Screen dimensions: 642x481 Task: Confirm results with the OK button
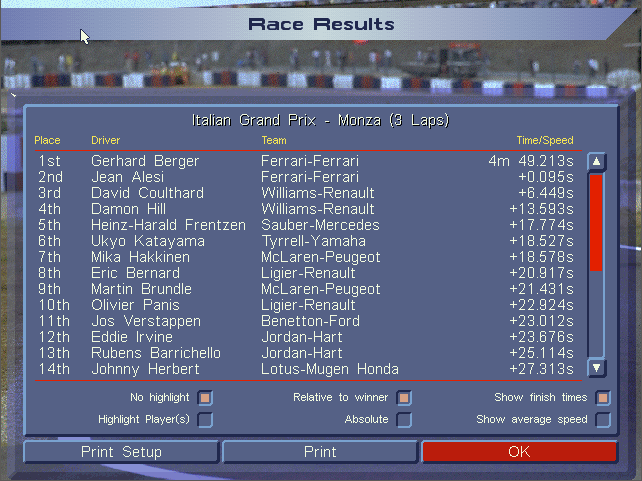click(x=519, y=452)
